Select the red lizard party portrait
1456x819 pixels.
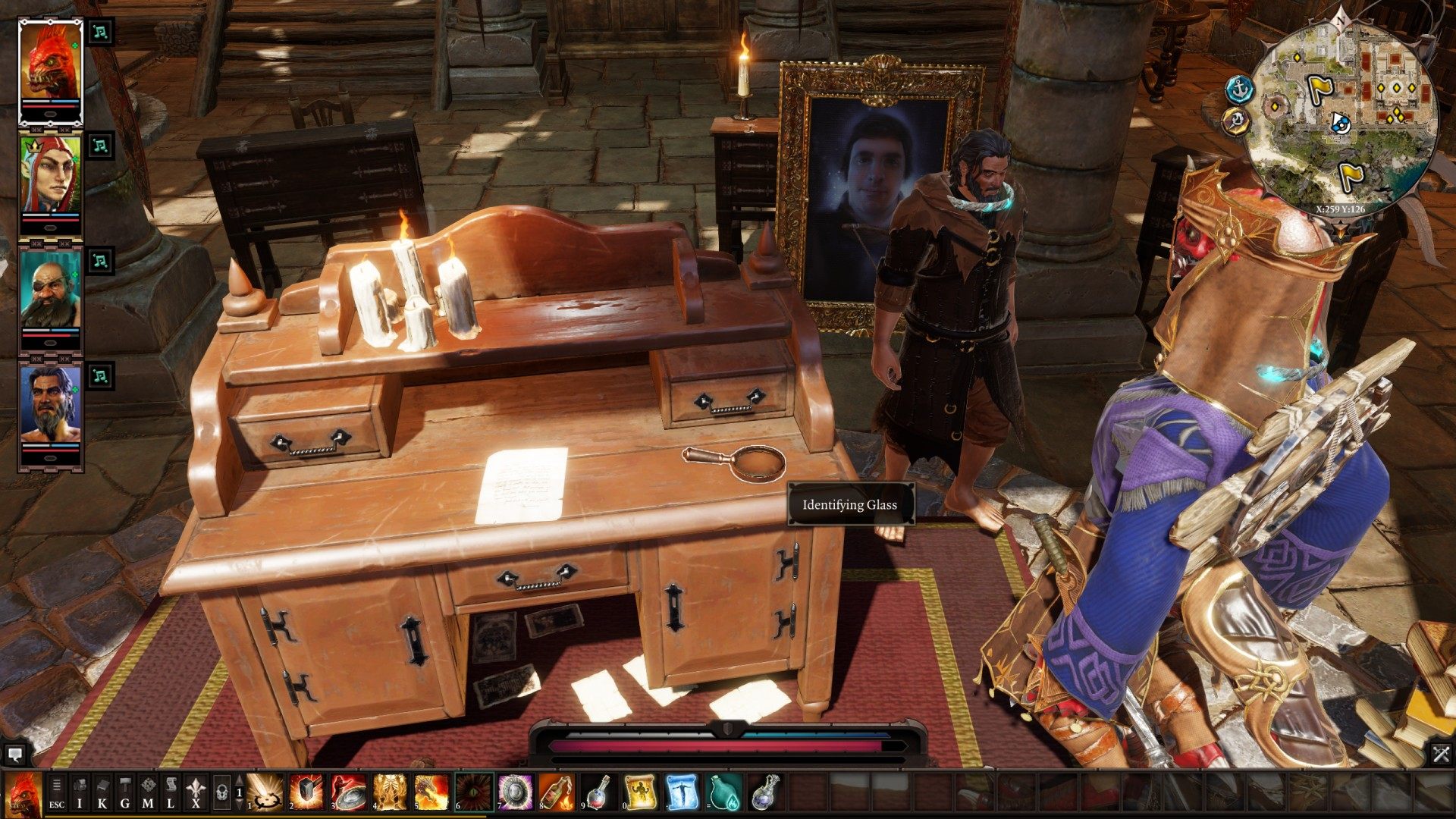click(50, 68)
